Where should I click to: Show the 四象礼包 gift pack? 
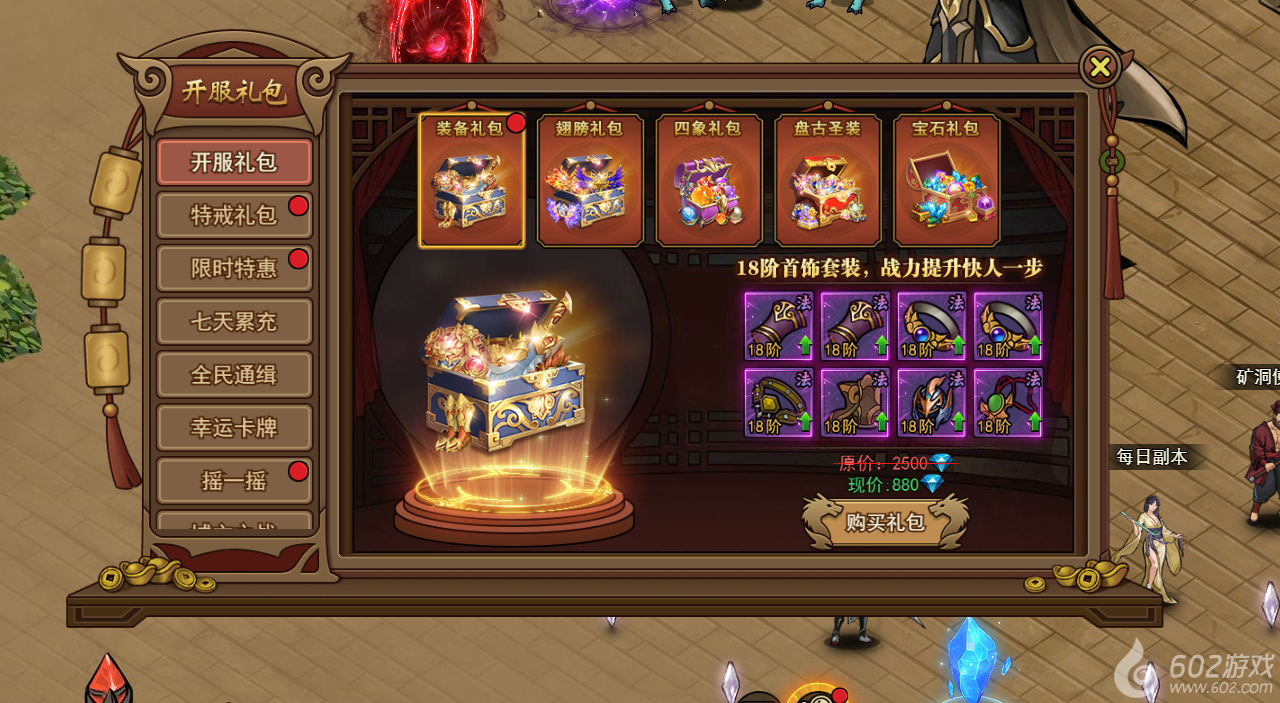coord(709,180)
